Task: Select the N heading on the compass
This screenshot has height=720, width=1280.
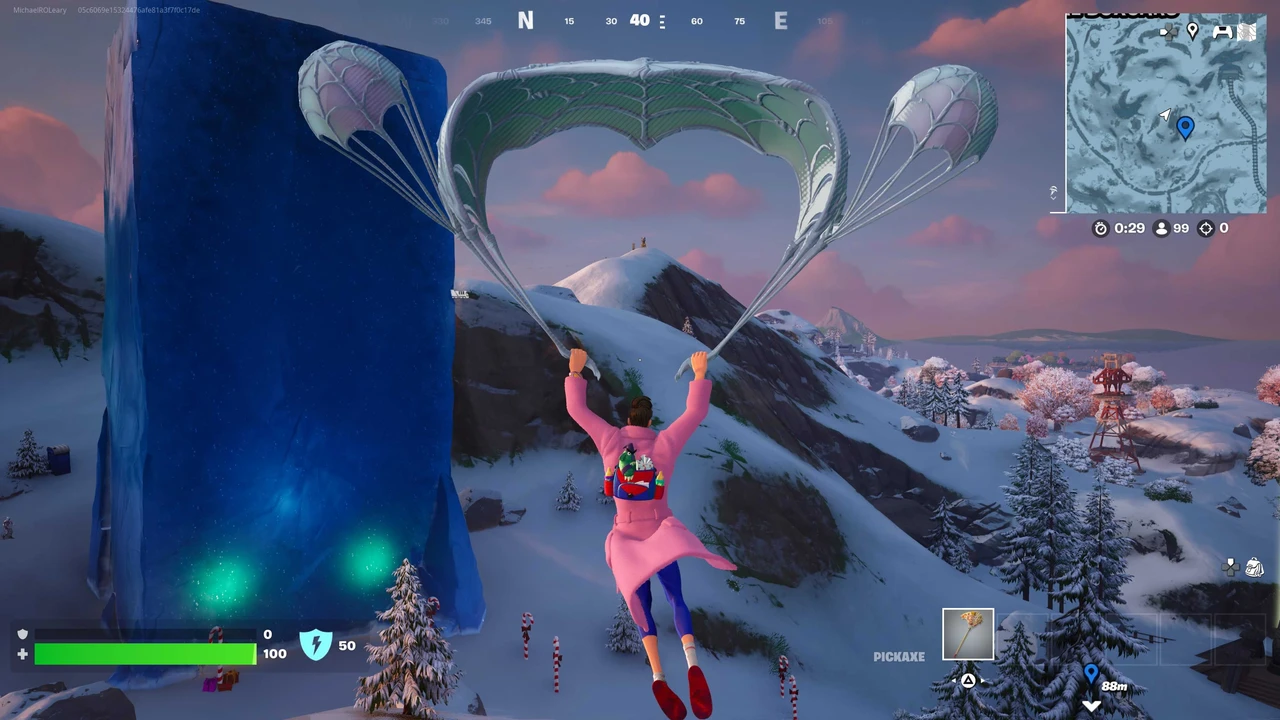Action: (x=526, y=20)
